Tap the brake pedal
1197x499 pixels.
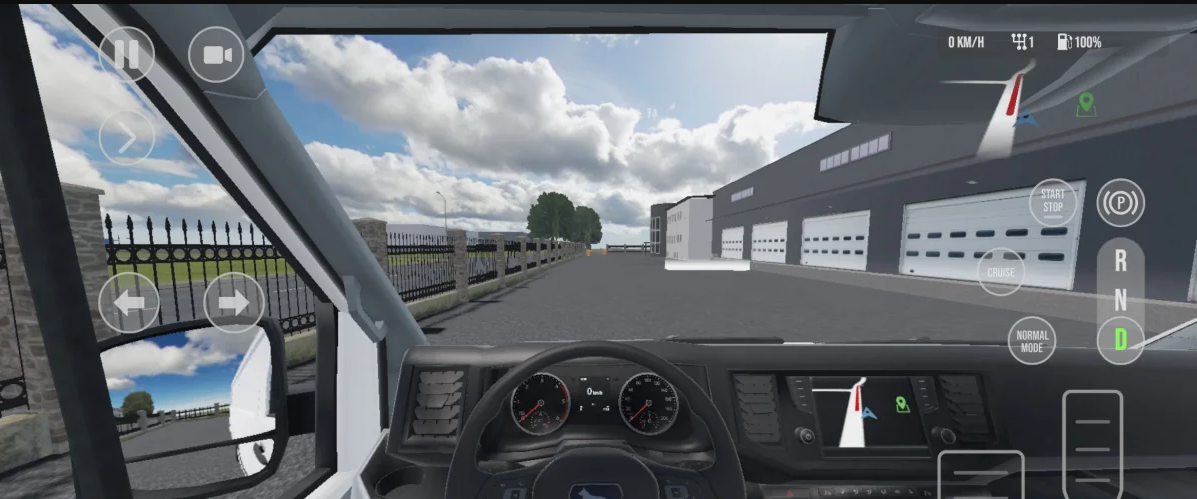980,476
